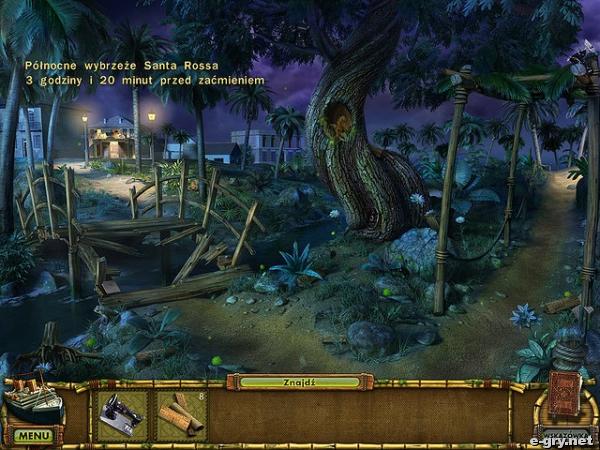Select the telegraph key inventory item
The width and height of the screenshot is (600, 450).
click(122, 416)
